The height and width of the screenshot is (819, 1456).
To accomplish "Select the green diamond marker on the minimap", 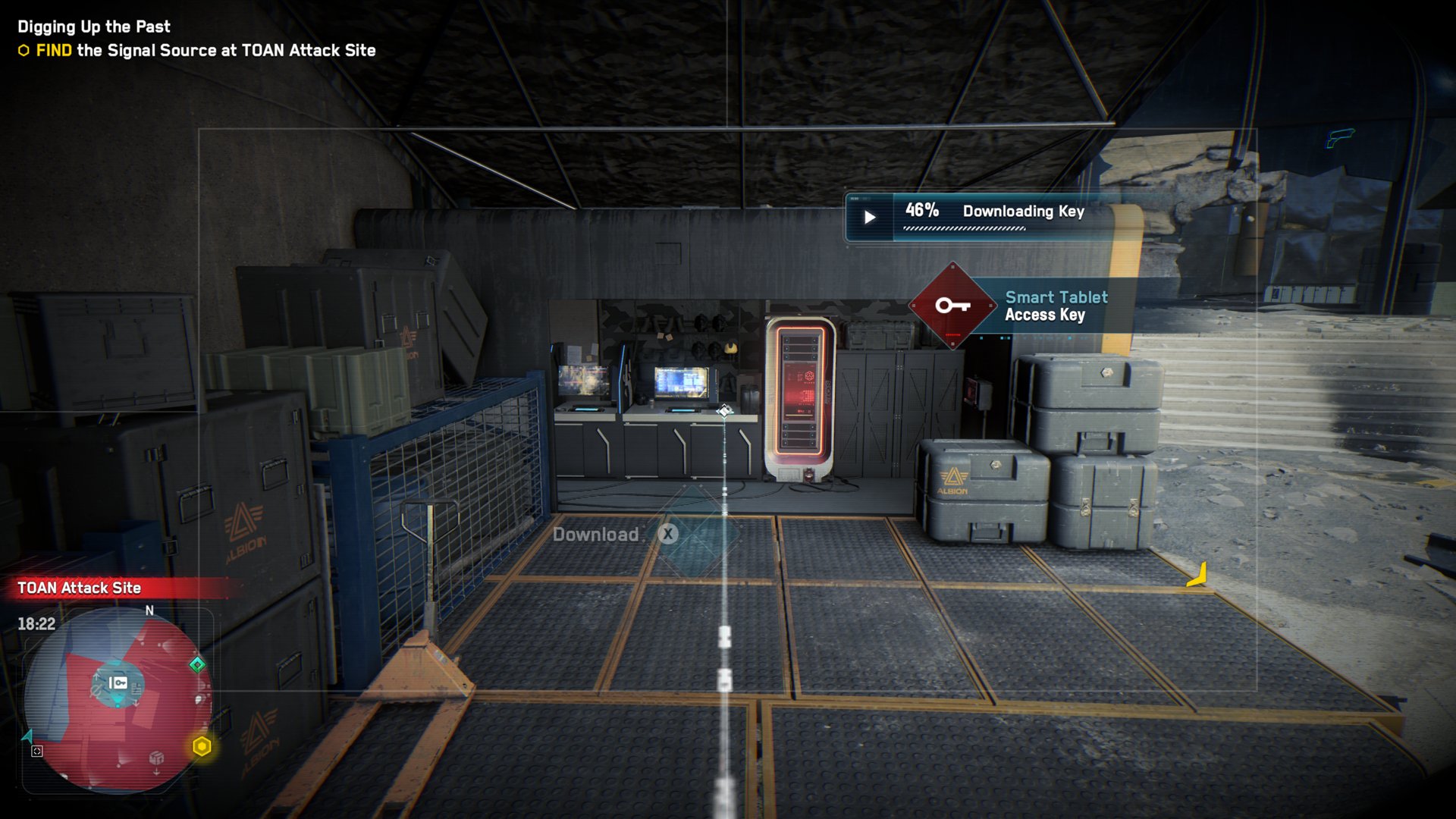I will click(197, 664).
